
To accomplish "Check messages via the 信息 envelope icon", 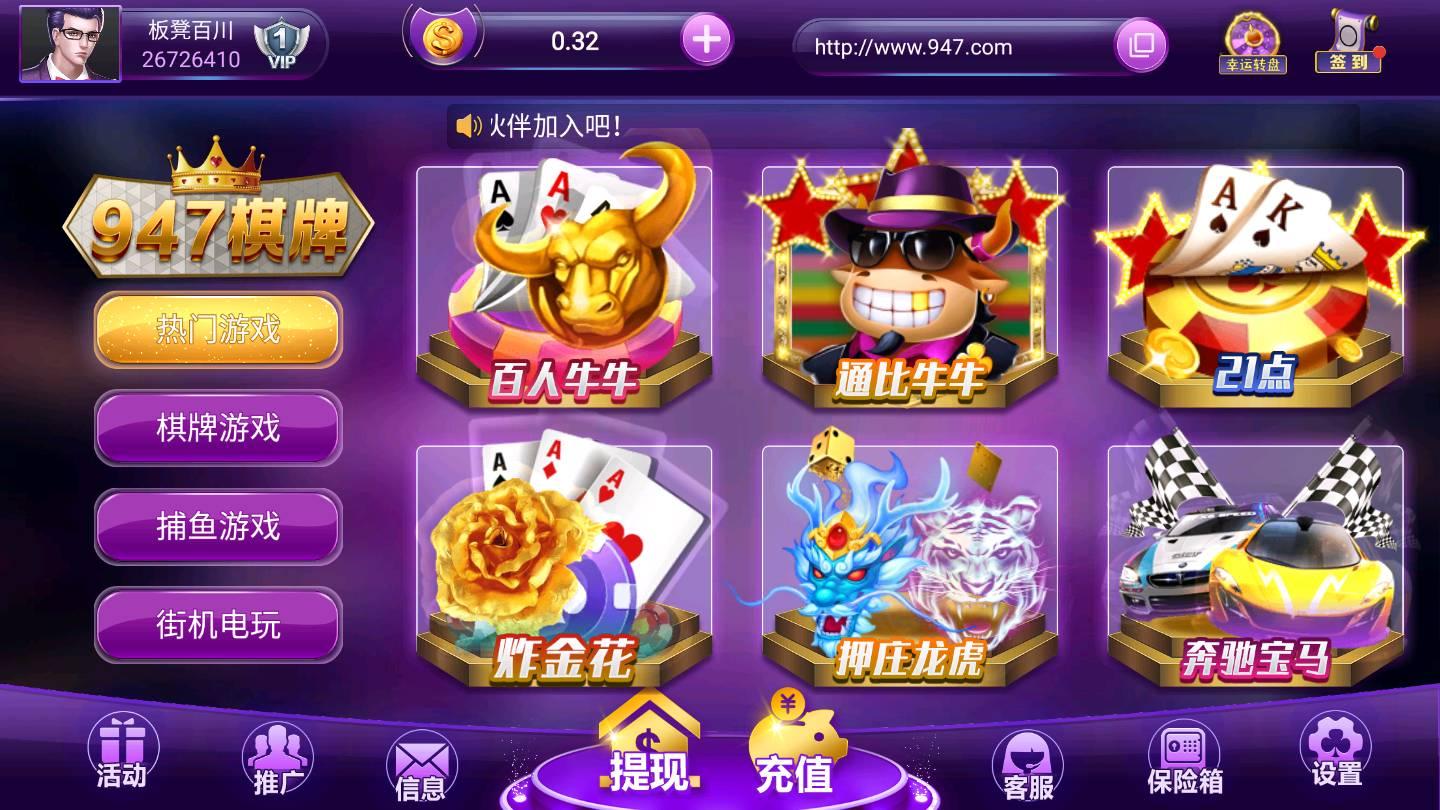I will [424, 760].
